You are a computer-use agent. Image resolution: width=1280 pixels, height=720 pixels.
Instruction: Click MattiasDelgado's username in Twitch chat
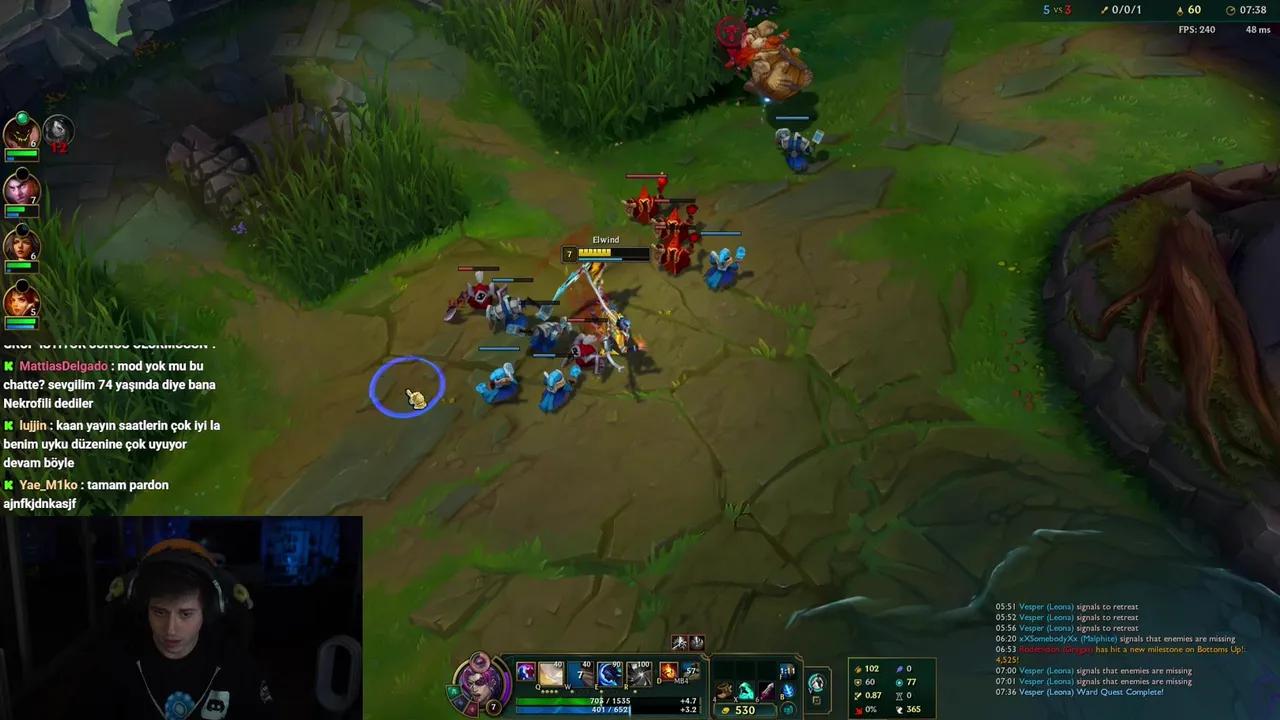[63, 366]
